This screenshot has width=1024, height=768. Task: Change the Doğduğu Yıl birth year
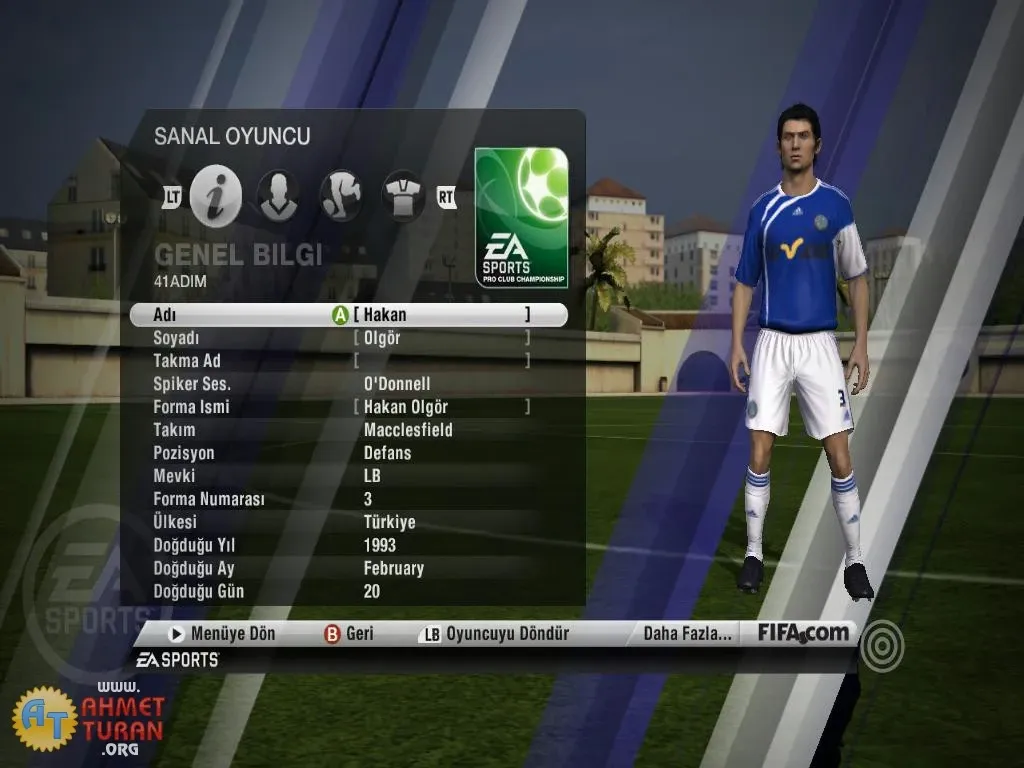click(x=380, y=545)
